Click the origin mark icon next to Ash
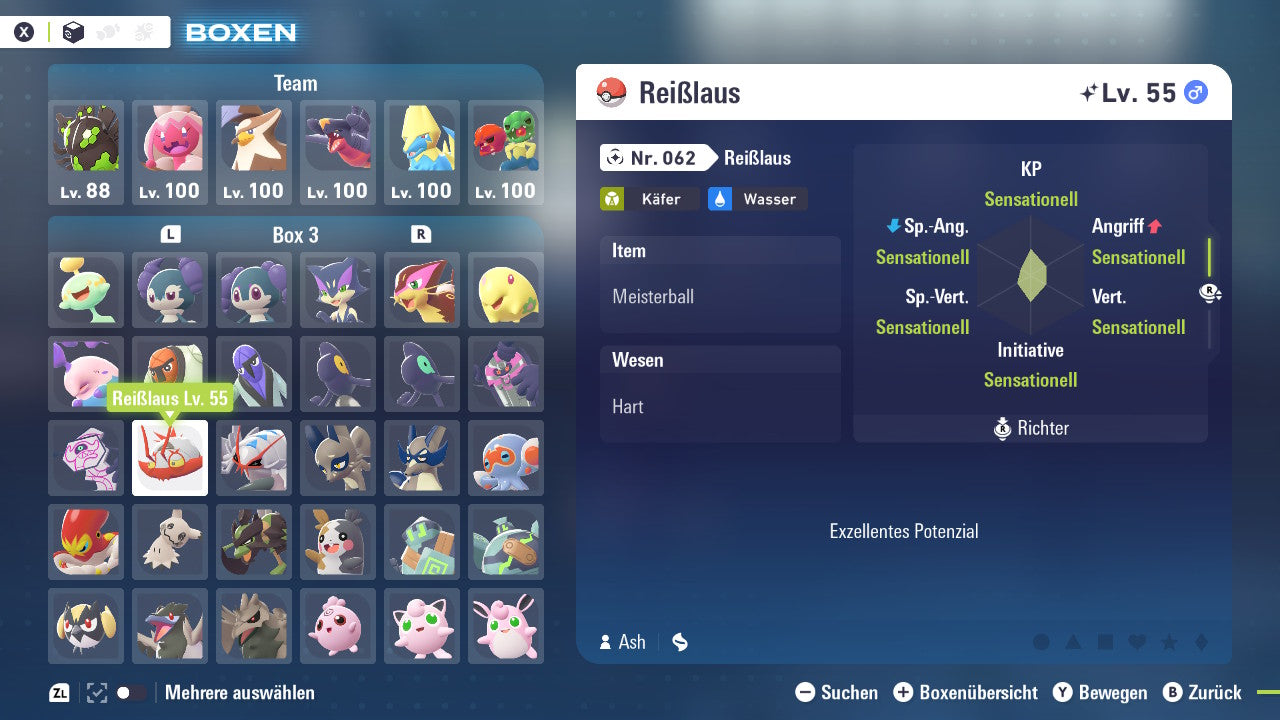 tap(679, 642)
